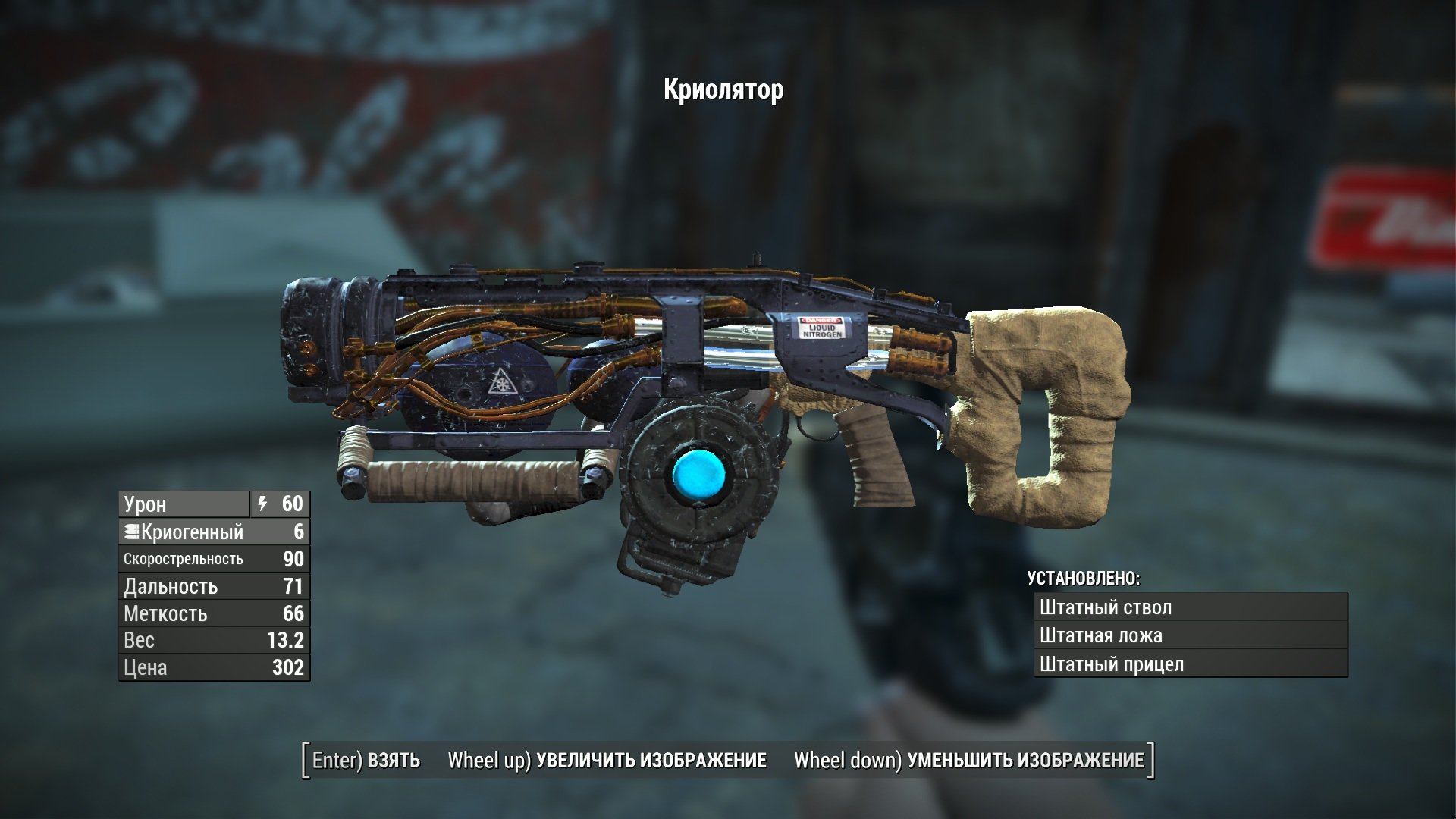Image resolution: width=1456 pixels, height=819 pixels.
Task: Select the Штатная ложа mod row
Action: coord(1190,635)
